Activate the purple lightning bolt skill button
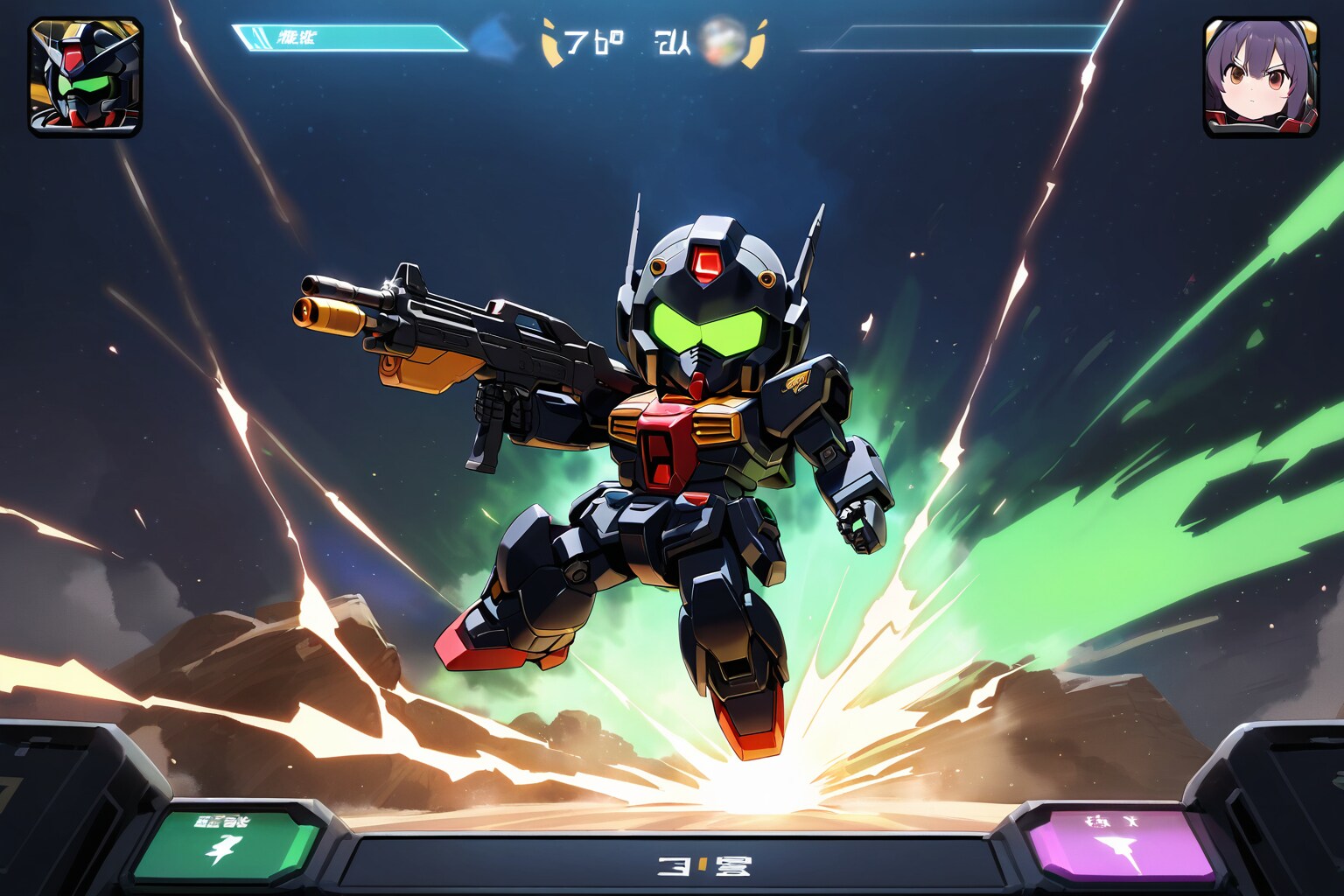 click(x=1122, y=845)
